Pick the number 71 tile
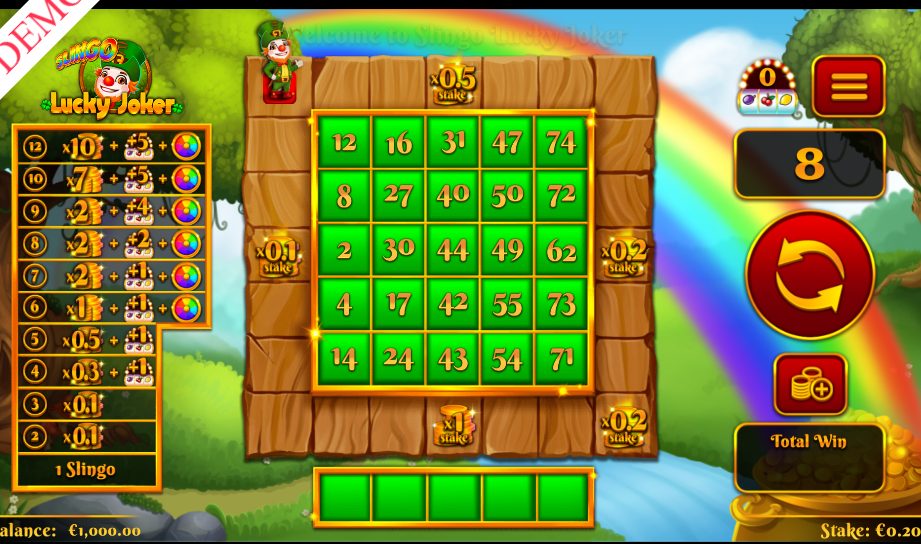This screenshot has height=544, width=921. 562,358
